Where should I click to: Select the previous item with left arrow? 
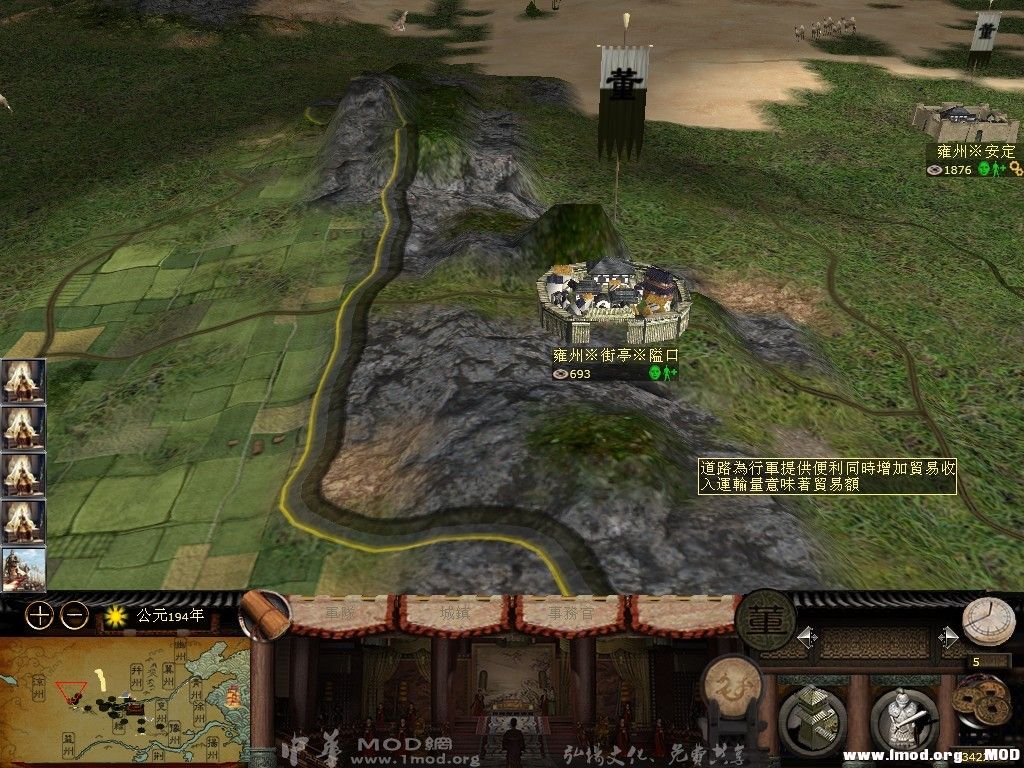[x=806, y=637]
